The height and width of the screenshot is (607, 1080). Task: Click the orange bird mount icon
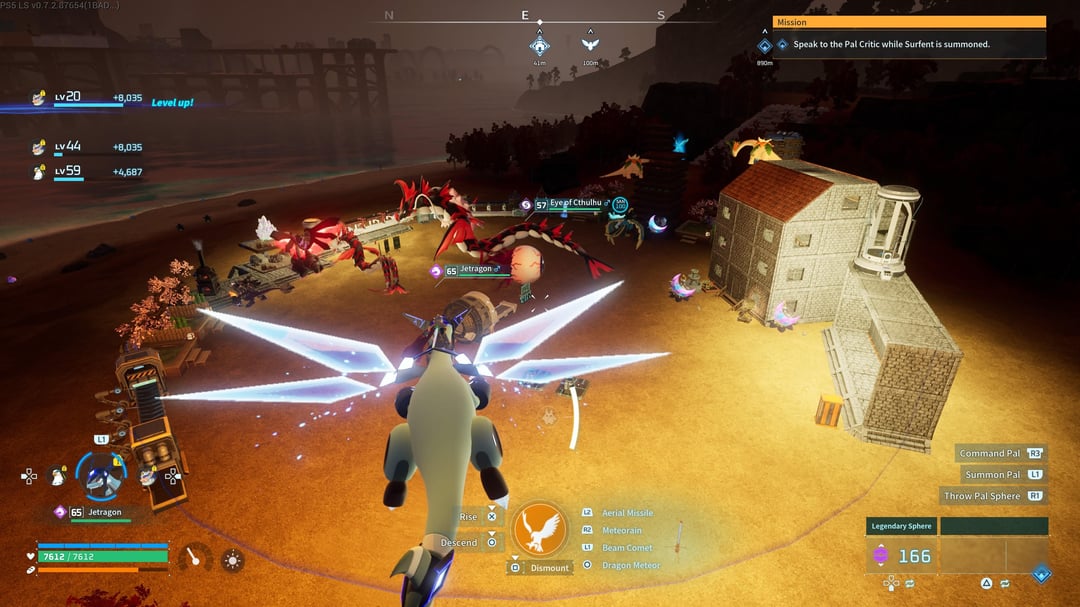pos(540,529)
